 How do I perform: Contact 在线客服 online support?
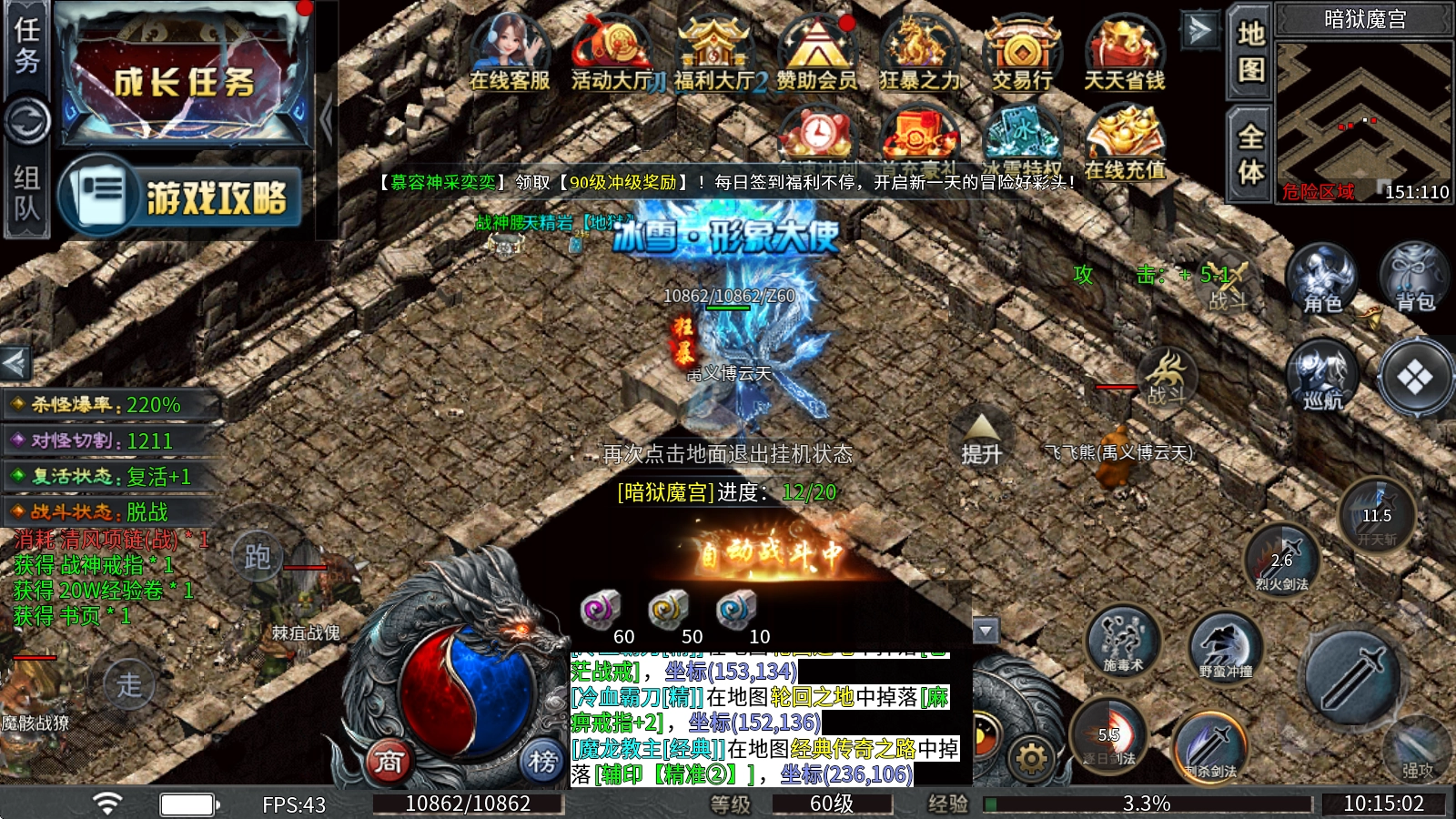point(509,53)
